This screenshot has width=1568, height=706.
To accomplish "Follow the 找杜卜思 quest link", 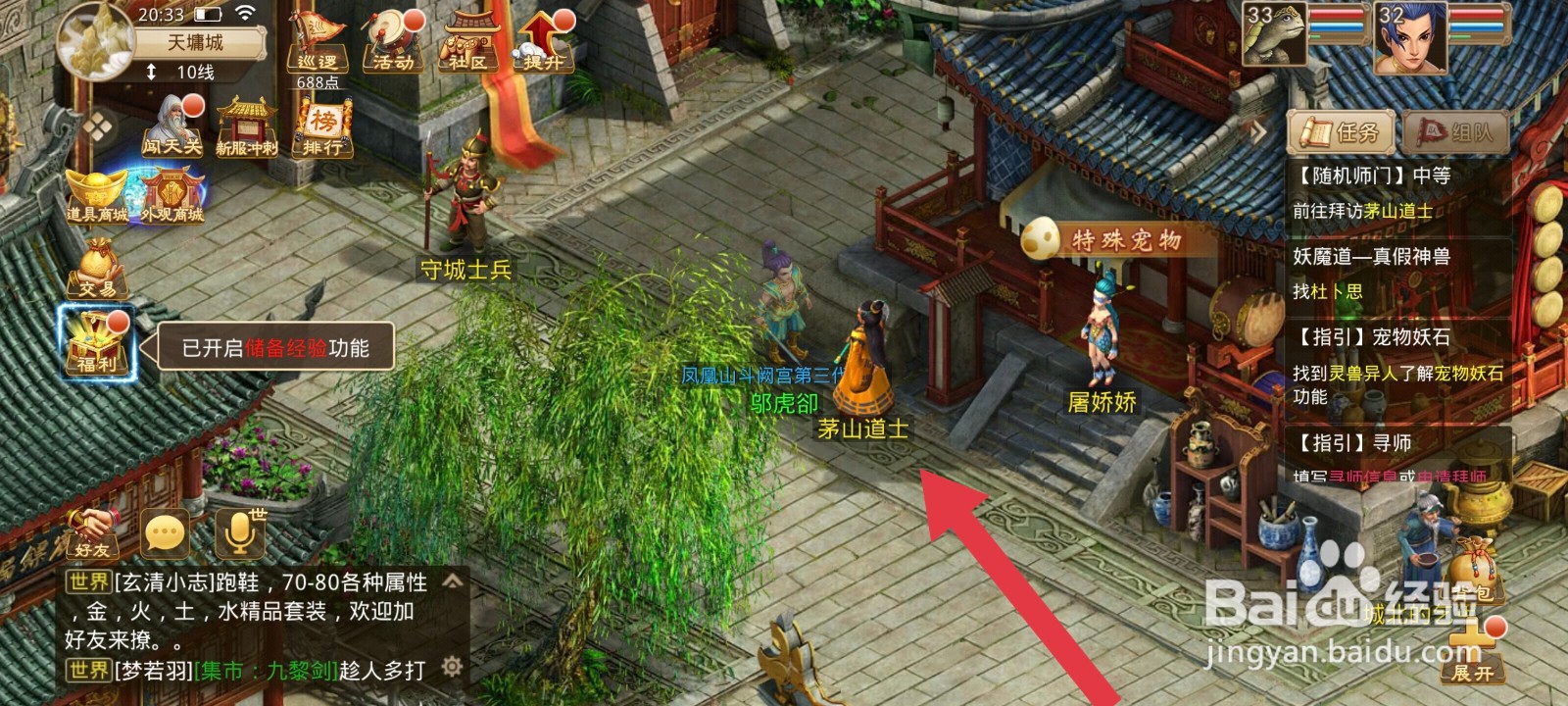I will pyautogui.click(x=1325, y=289).
